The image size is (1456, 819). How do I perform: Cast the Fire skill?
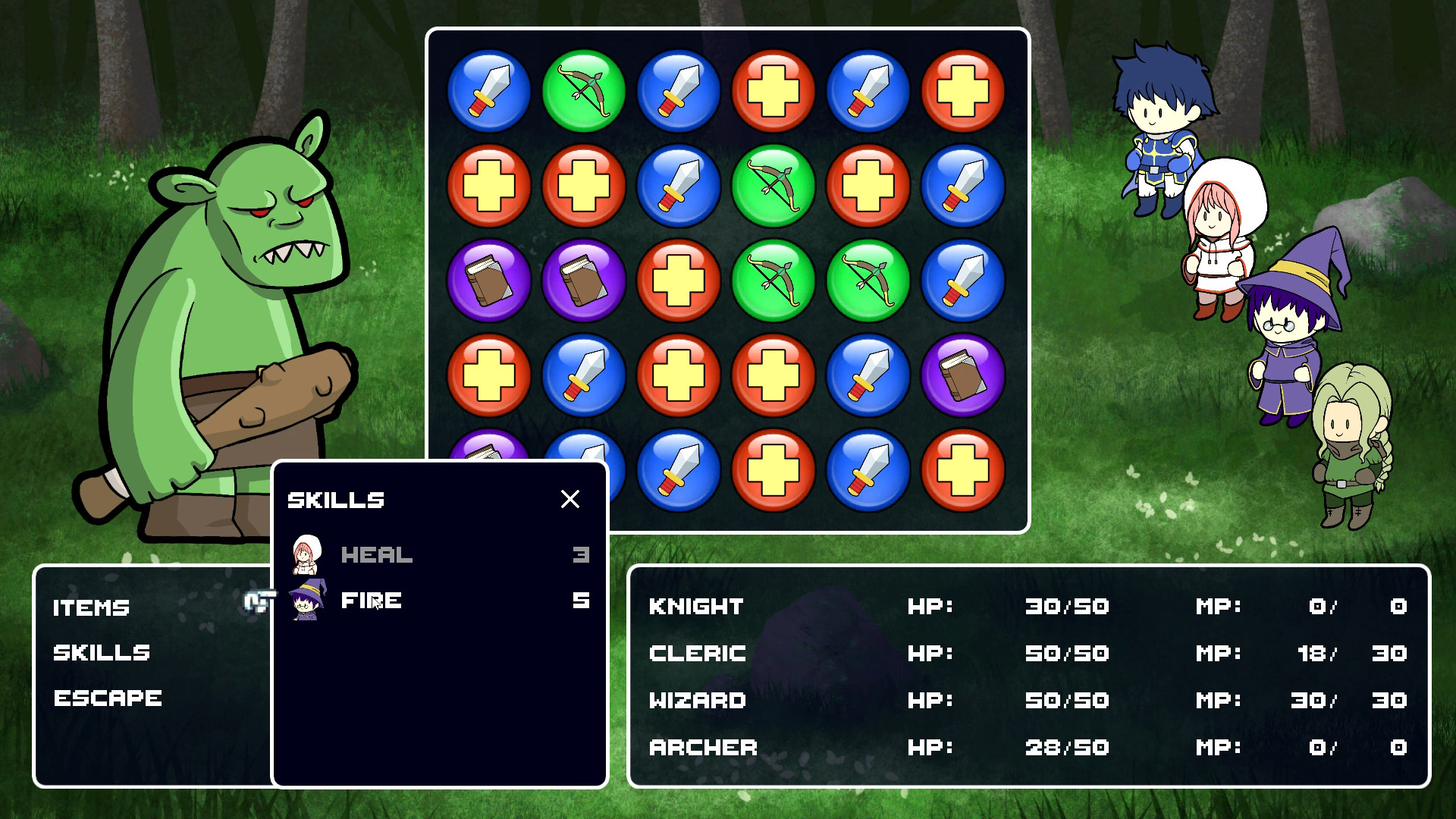[372, 600]
